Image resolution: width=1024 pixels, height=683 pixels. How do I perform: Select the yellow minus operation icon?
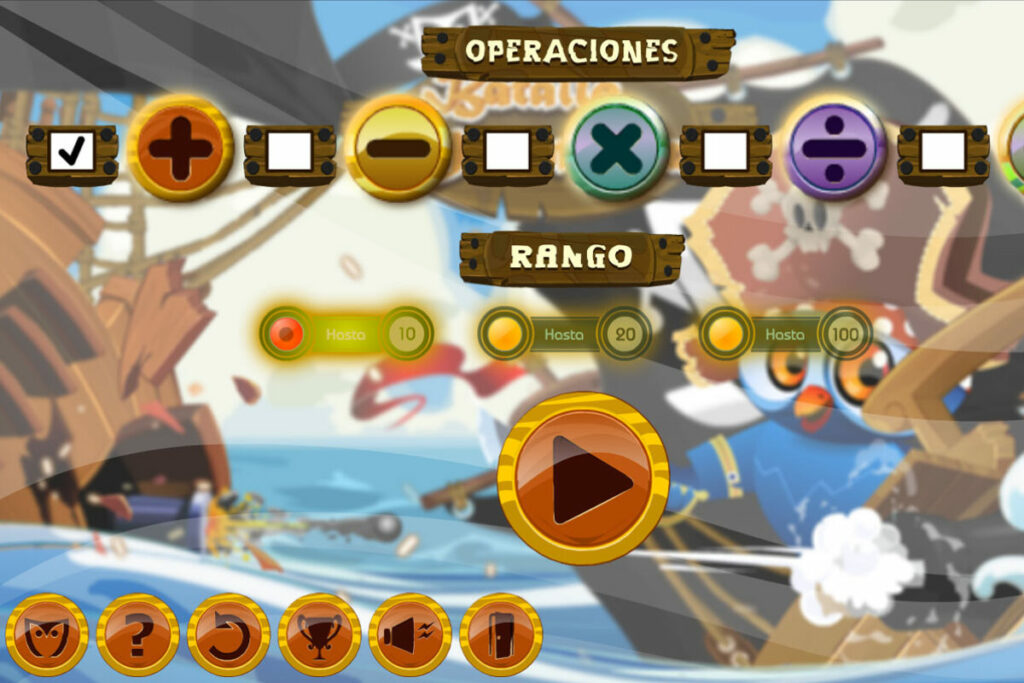pyautogui.click(x=397, y=148)
